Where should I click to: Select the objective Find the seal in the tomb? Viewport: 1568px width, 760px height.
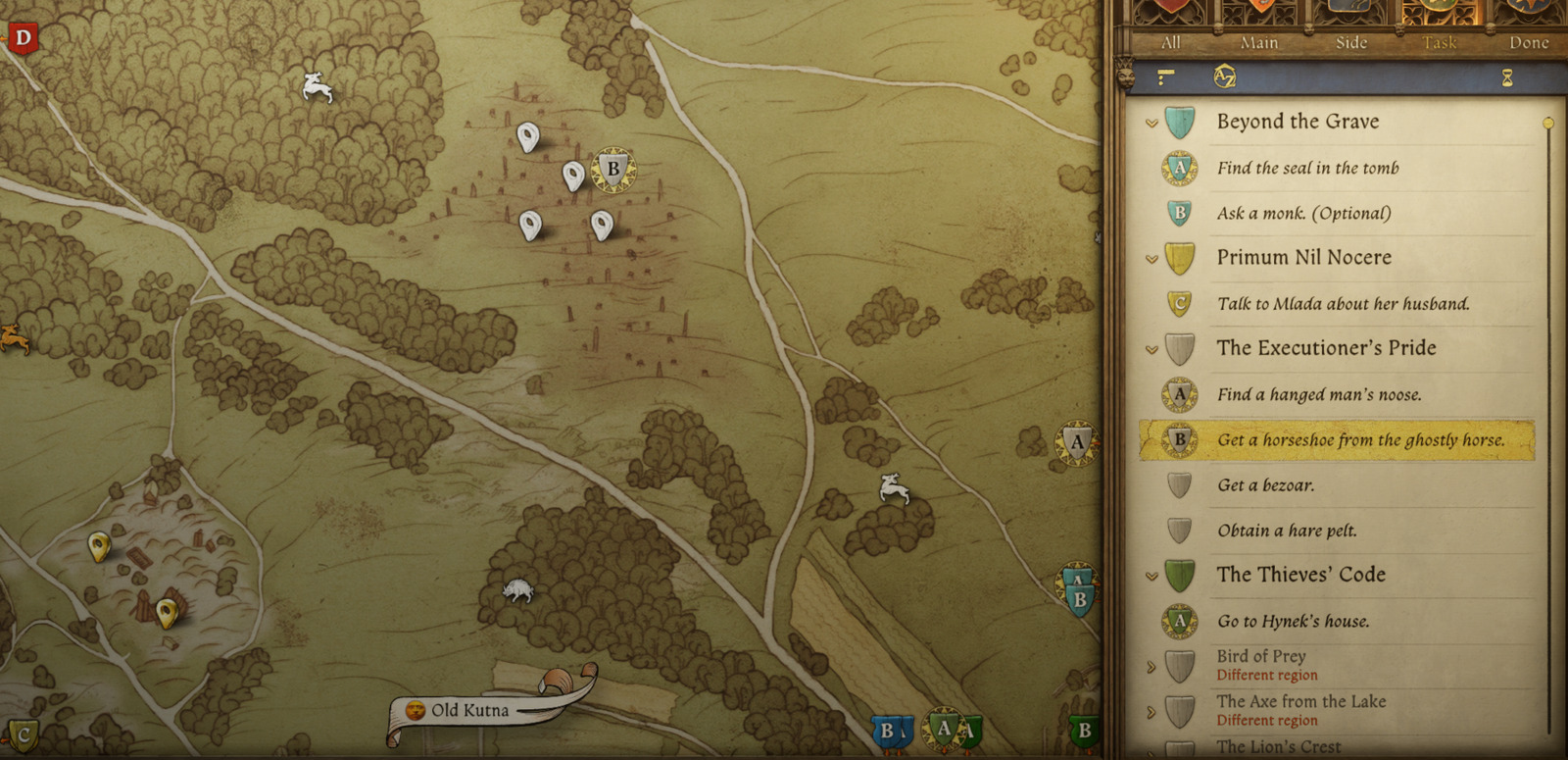click(1307, 168)
